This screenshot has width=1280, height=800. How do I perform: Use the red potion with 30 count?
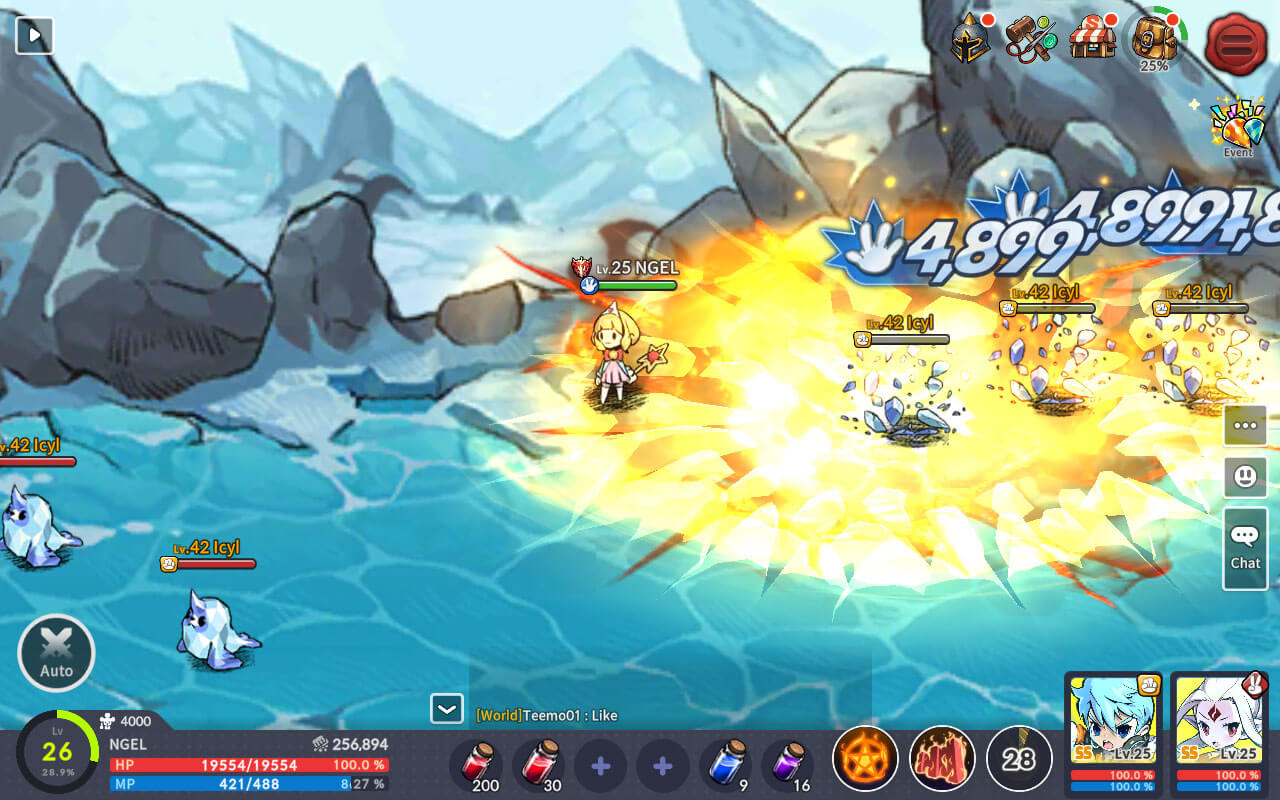pyautogui.click(x=539, y=765)
